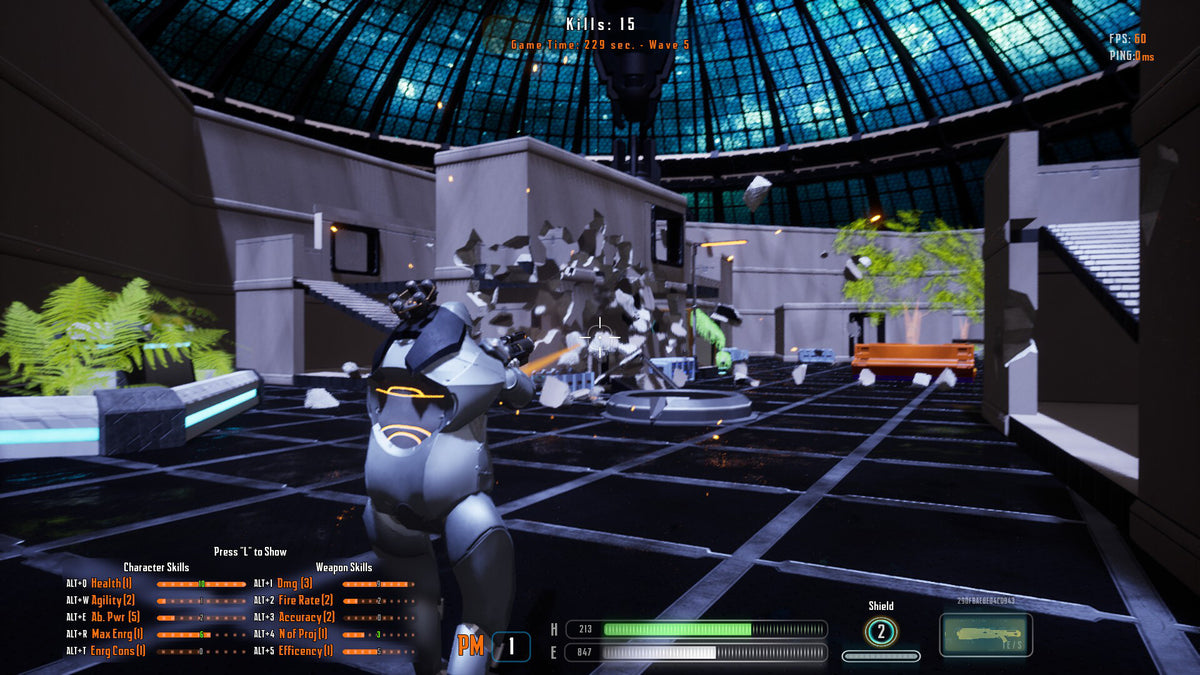Select the Efficency weapon skill
The height and width of the screenshot is (675, 1200).
click(306, 651)
